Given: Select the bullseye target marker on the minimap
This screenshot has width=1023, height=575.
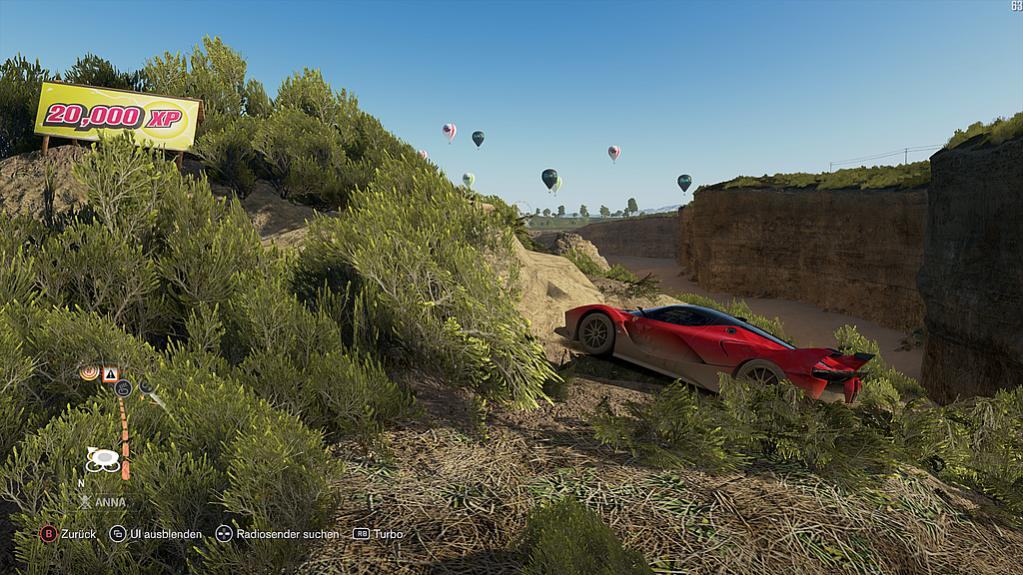Looking at the screenshot, I should [x=89, y=373].
